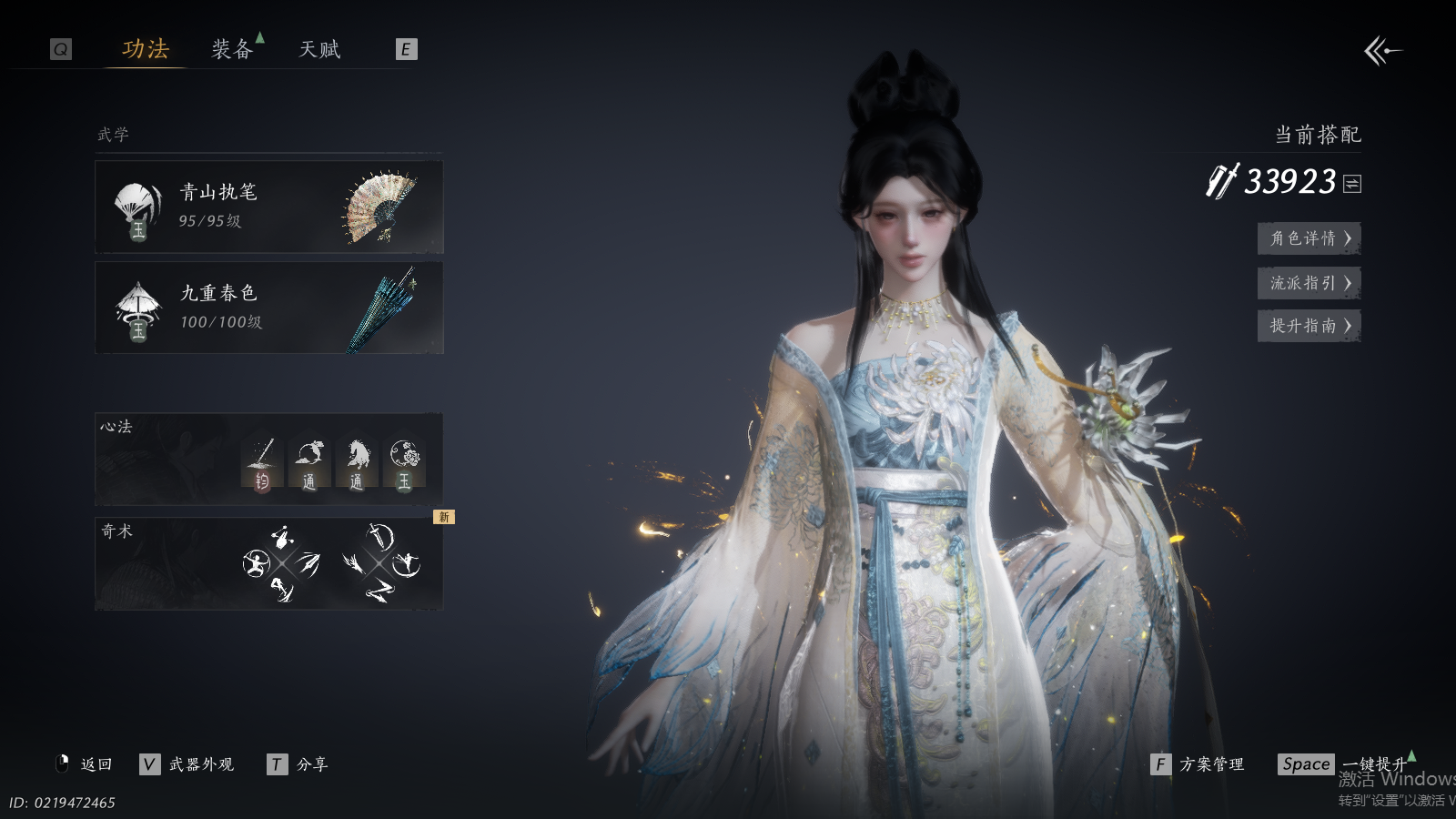Screen dimensions: 1456x819
Task: Switch to the 功法 tab
Action: click(146, 49)
